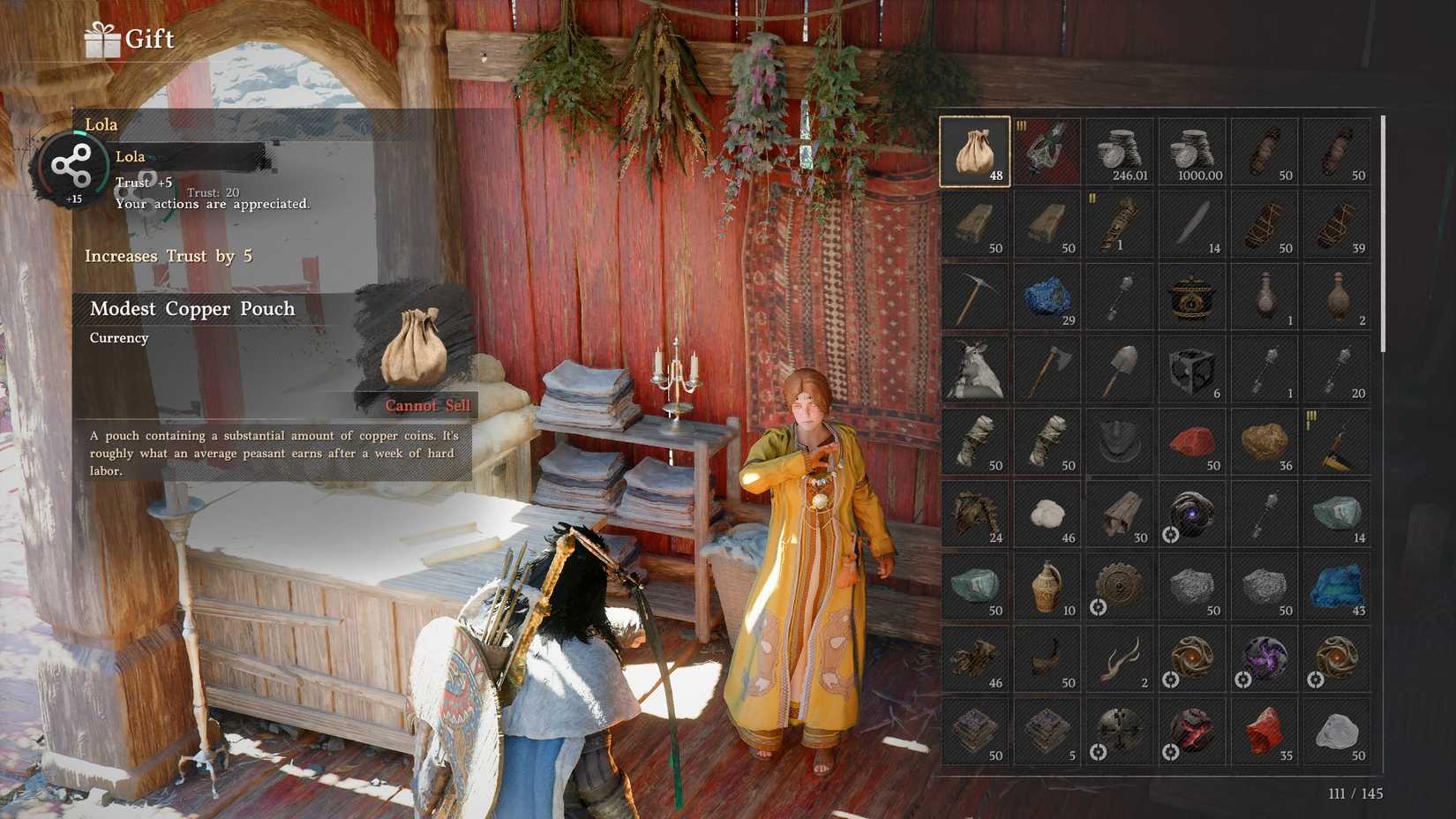Click the pickaxe tool icon
Viewport: 1456px width, 819px height.
[975, 297]
